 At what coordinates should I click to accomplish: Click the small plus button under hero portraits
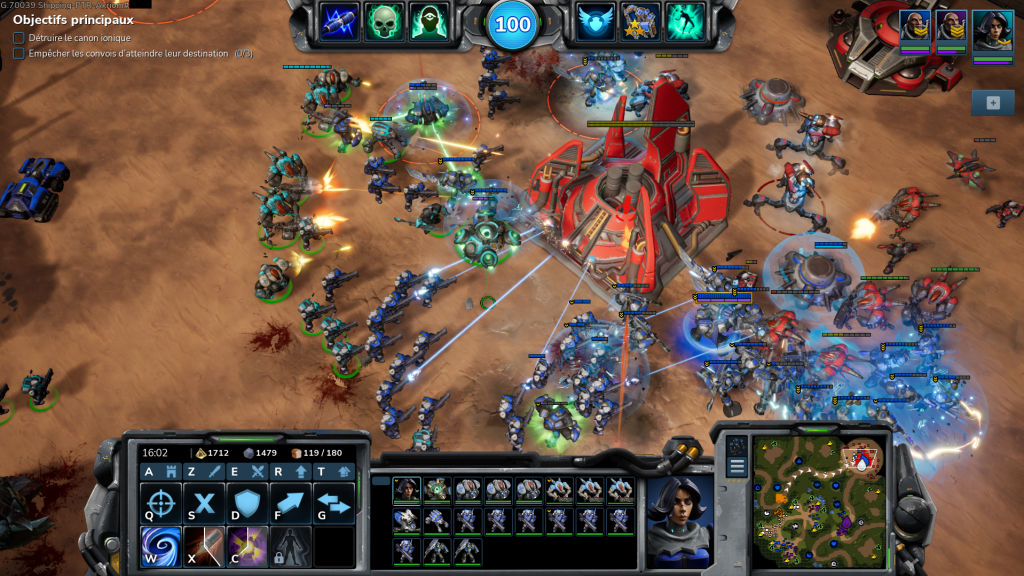point(992,102)
